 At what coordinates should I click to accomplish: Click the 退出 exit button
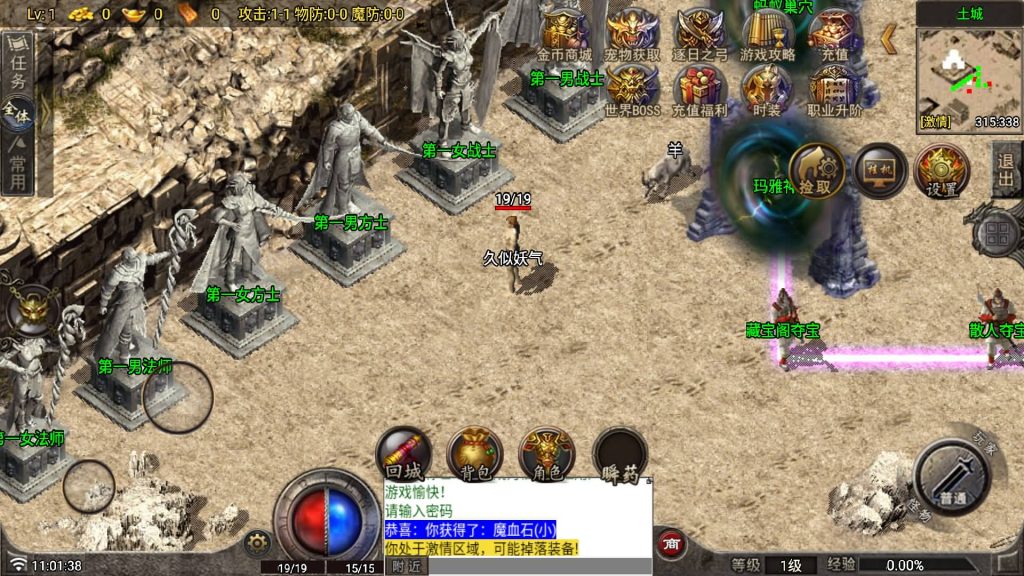[1006, 170]
